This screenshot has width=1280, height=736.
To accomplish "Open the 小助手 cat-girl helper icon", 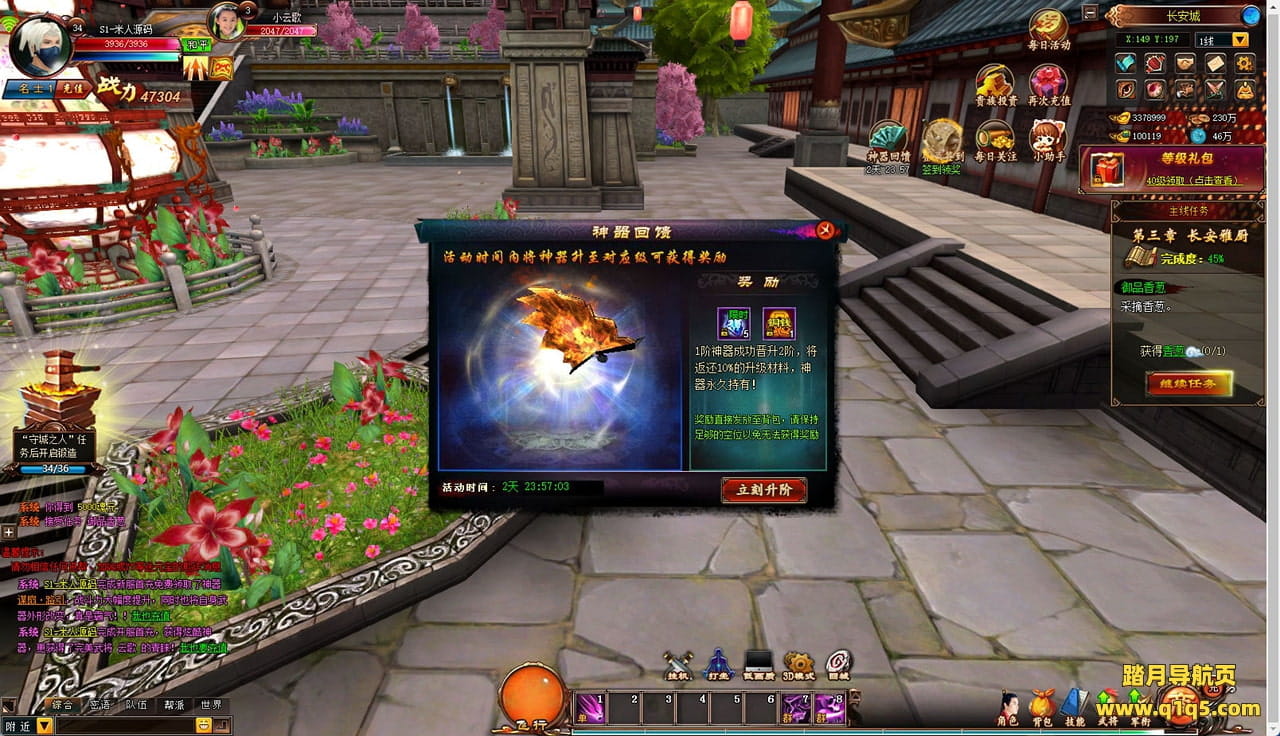I will [x=1047, y=140].
